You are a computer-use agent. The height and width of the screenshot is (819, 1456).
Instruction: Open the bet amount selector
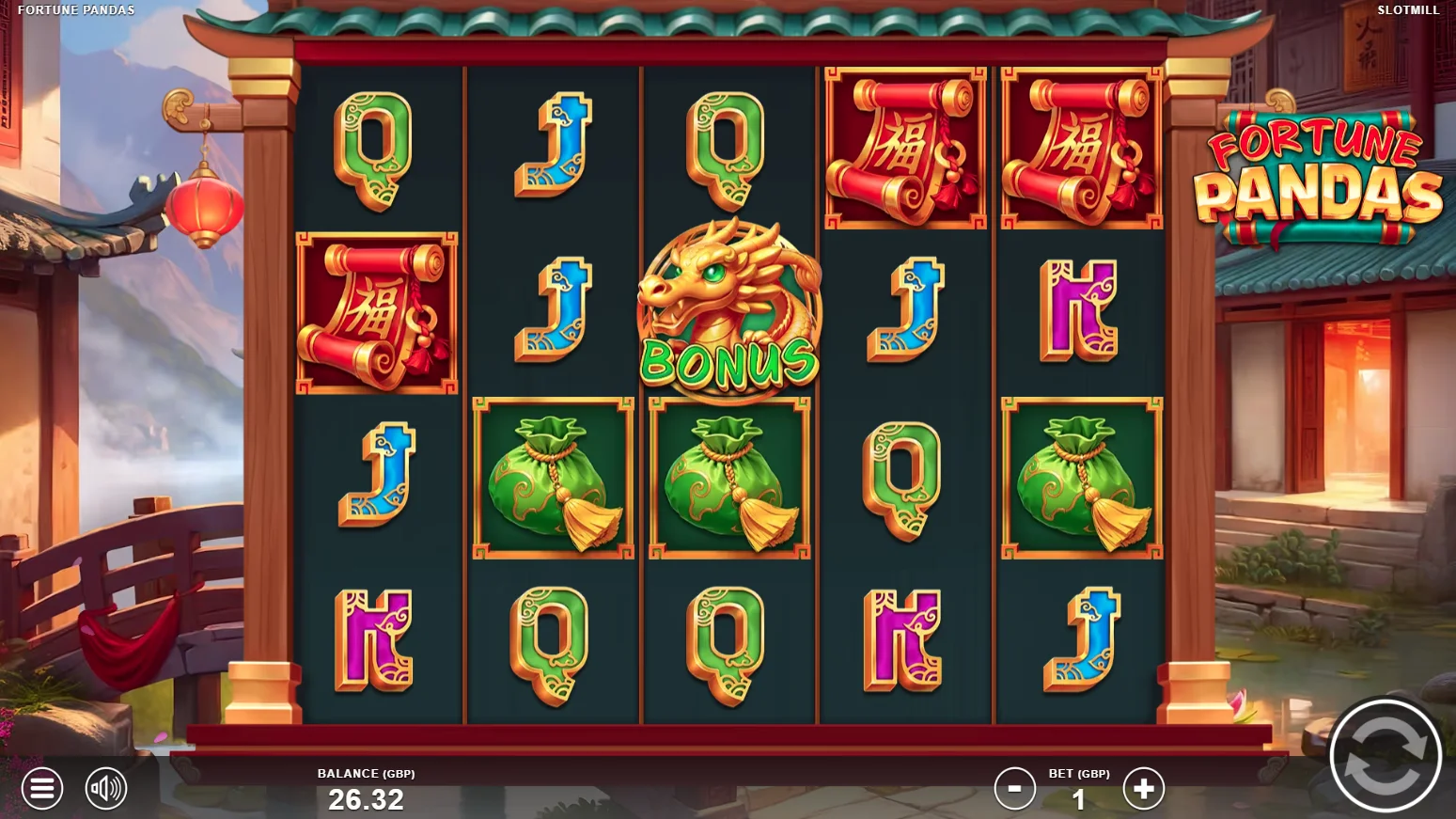1079,800
